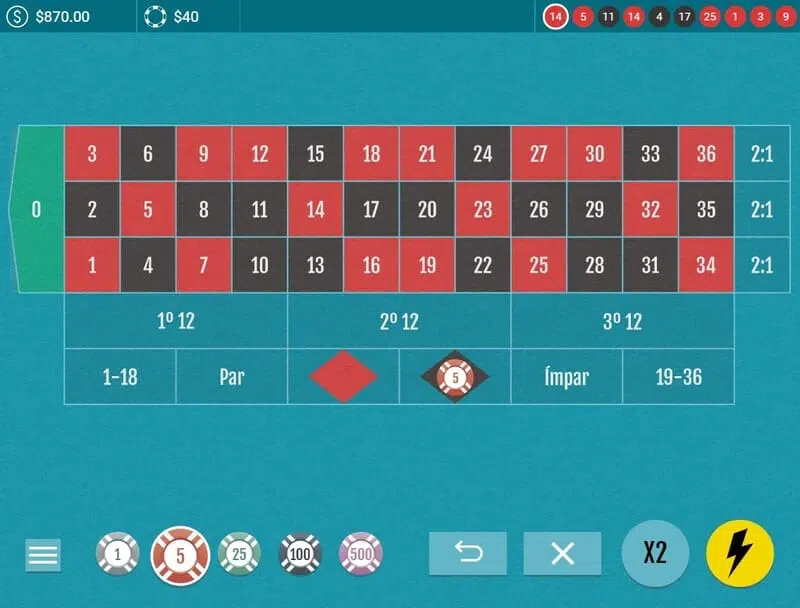
Task: Select the 1 value chip
Action: pyautogui.click(x=117, y=554)
